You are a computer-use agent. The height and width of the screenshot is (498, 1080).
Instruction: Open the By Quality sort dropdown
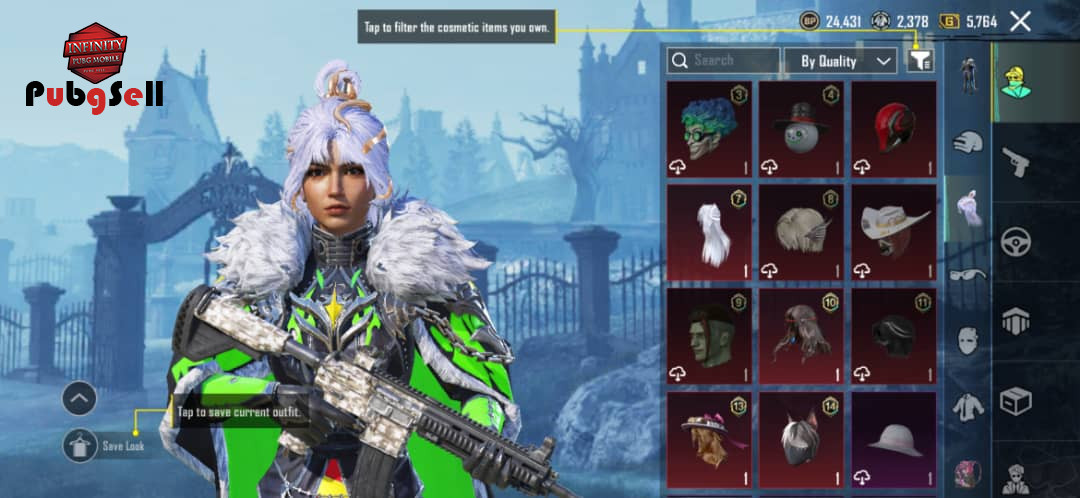pyautogui.click(x=840, y=61)
